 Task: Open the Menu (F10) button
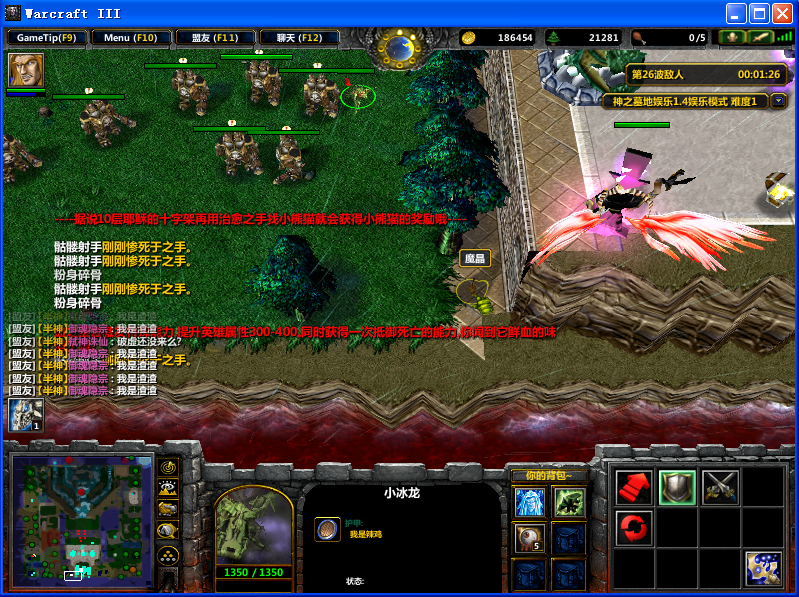[131, 38]
